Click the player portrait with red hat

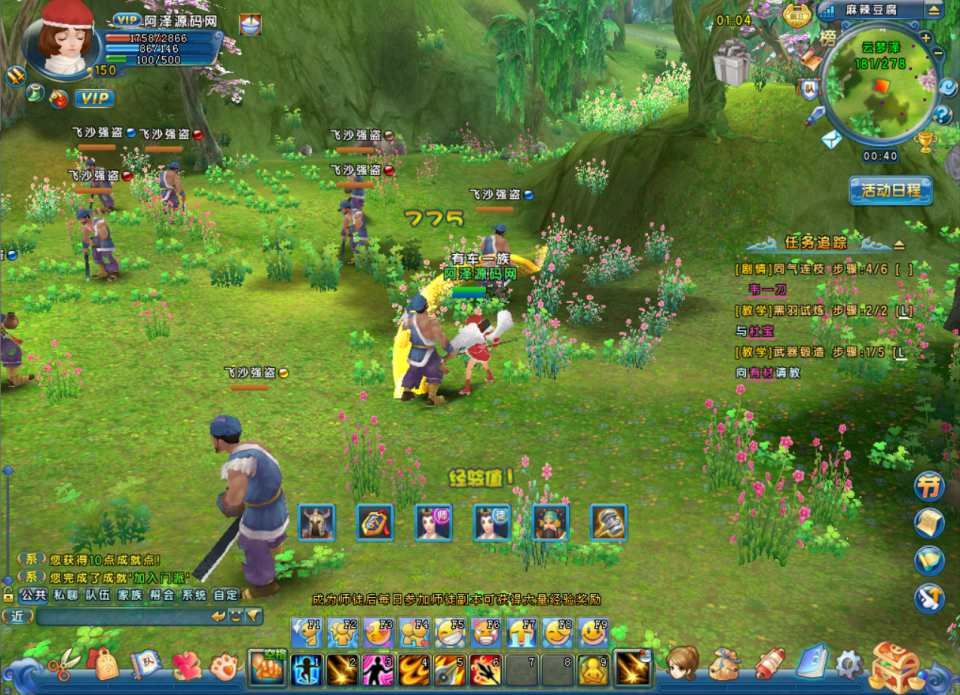(x=64, y=42)
